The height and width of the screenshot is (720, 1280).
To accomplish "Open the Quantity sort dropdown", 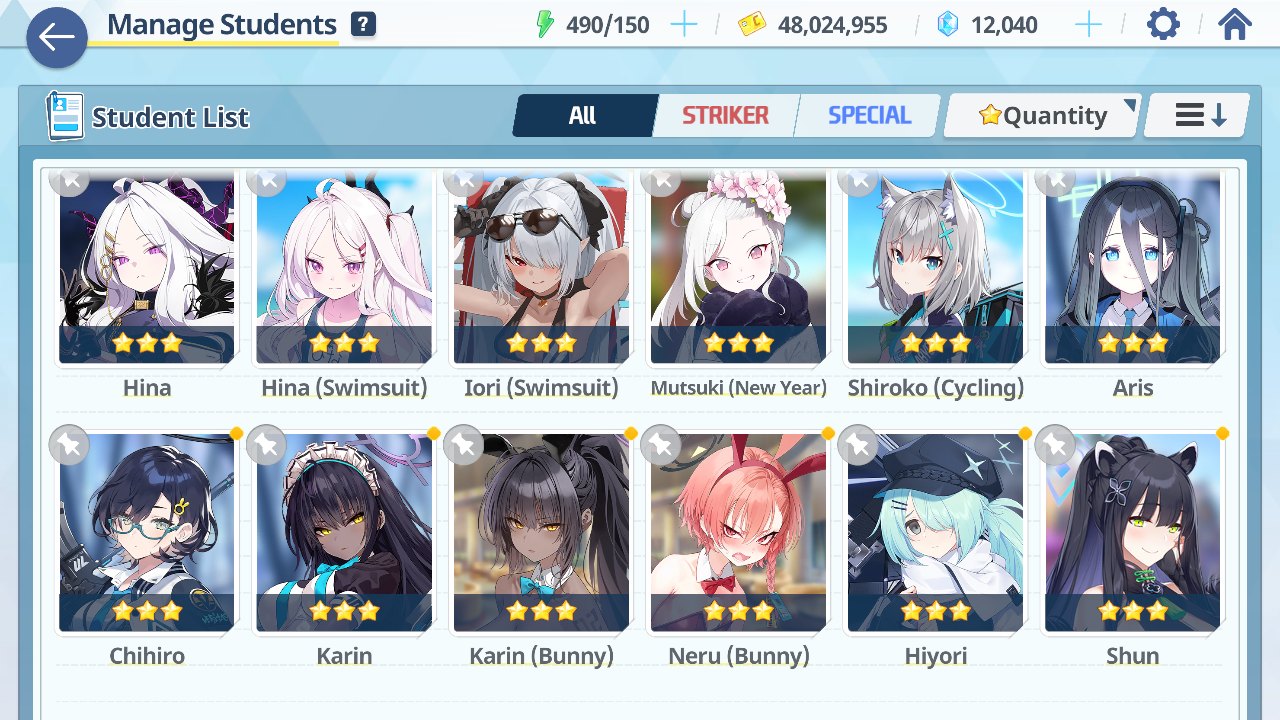I will tap(1043, 116).
